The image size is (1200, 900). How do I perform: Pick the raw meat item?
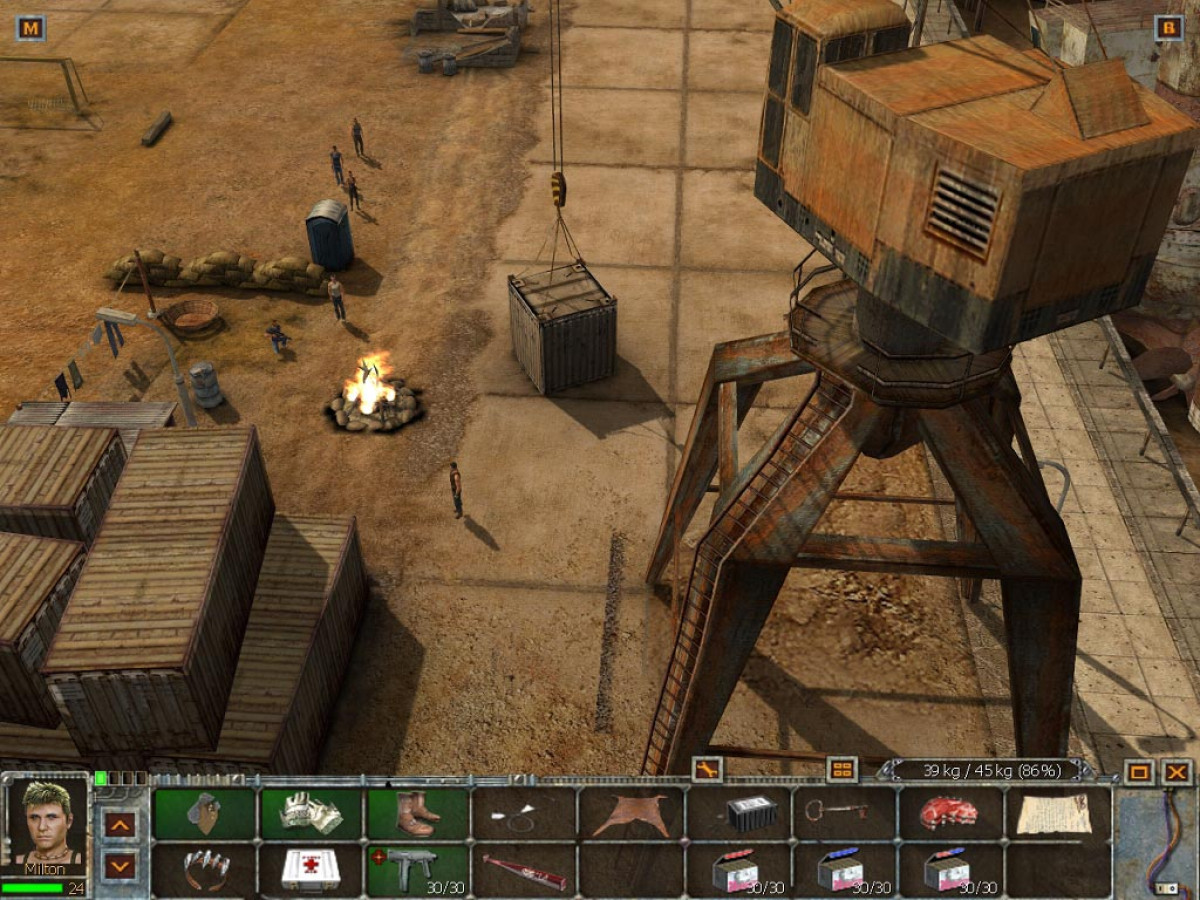tap(951, 813)
